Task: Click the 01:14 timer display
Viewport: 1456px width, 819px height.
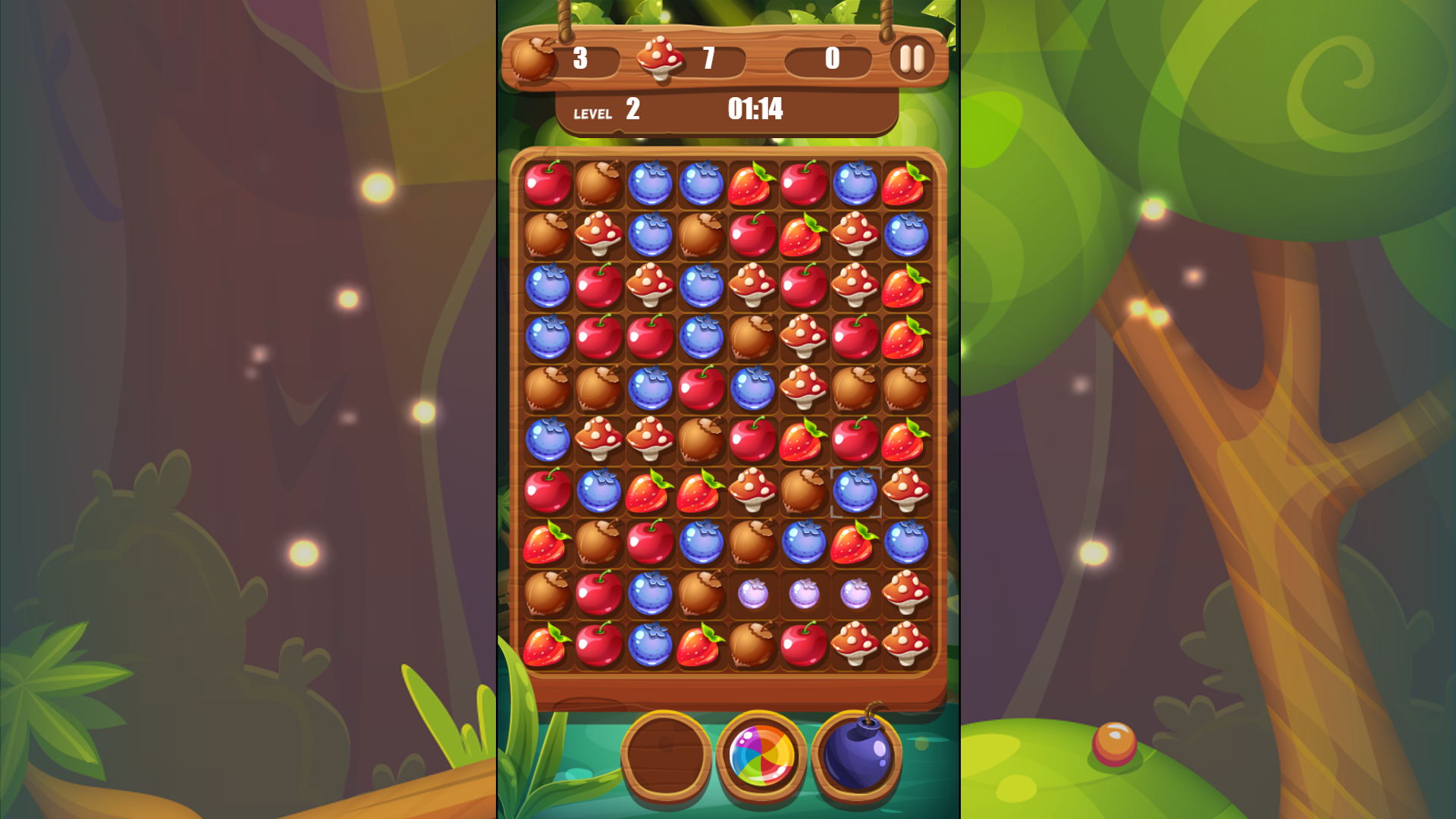Action: click(x=756, y=111)
